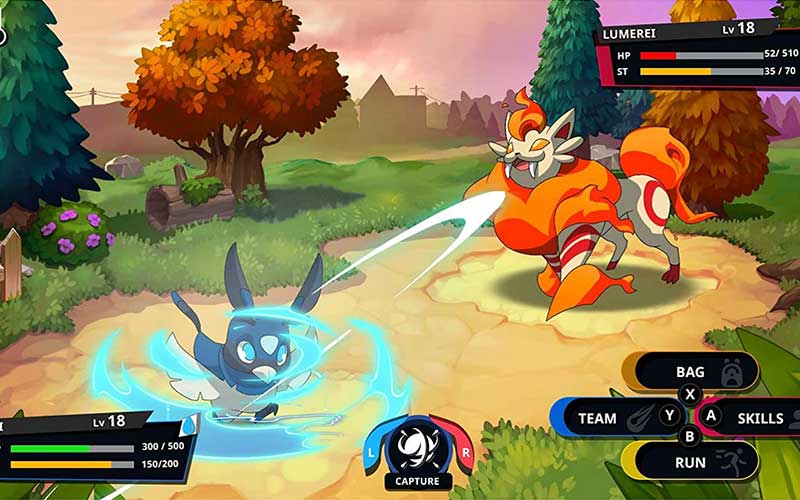Open the Team menu
The image size is (800, 500).
(x=612, y=417)
